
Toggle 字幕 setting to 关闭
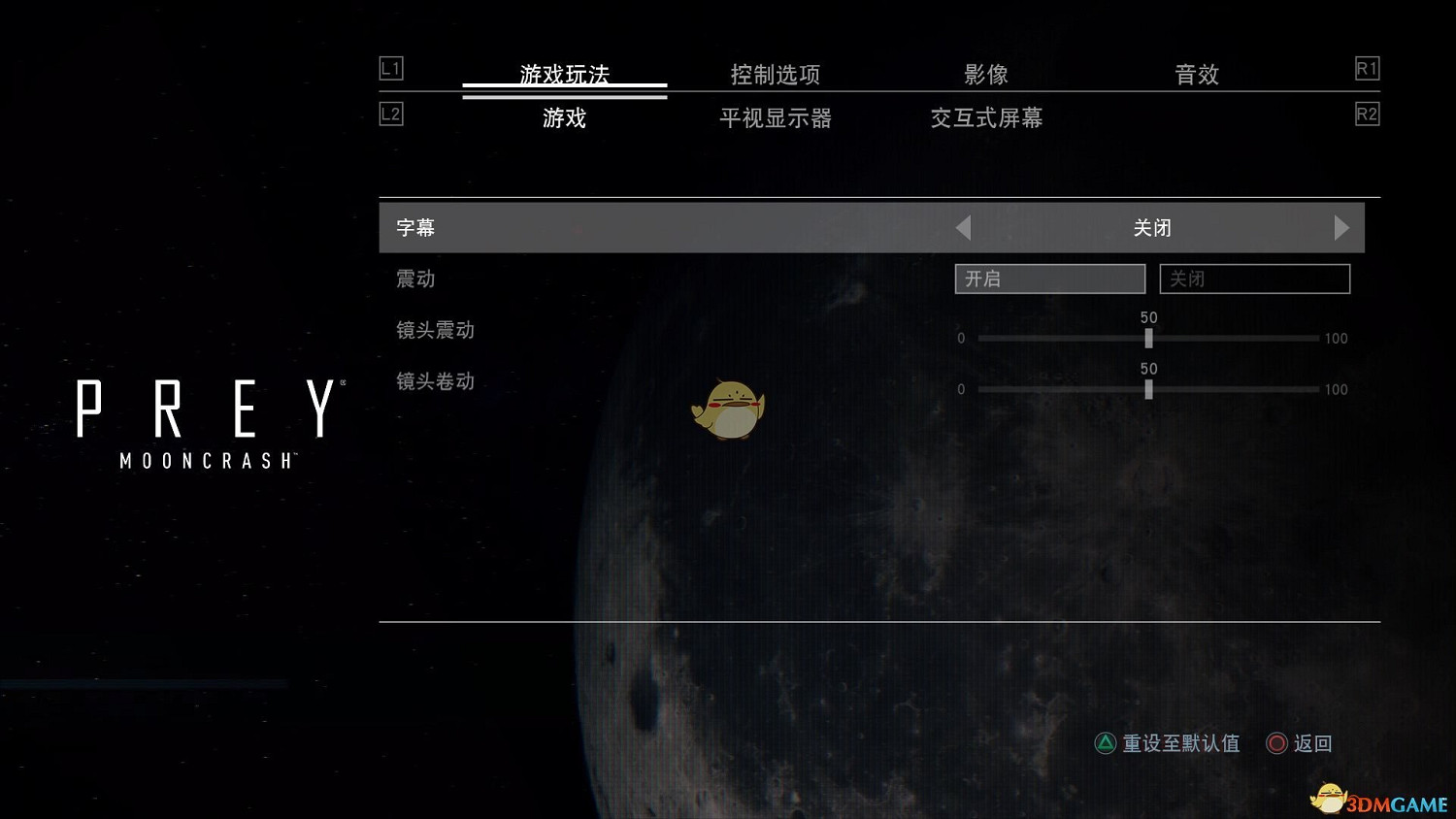(1153, 227)
